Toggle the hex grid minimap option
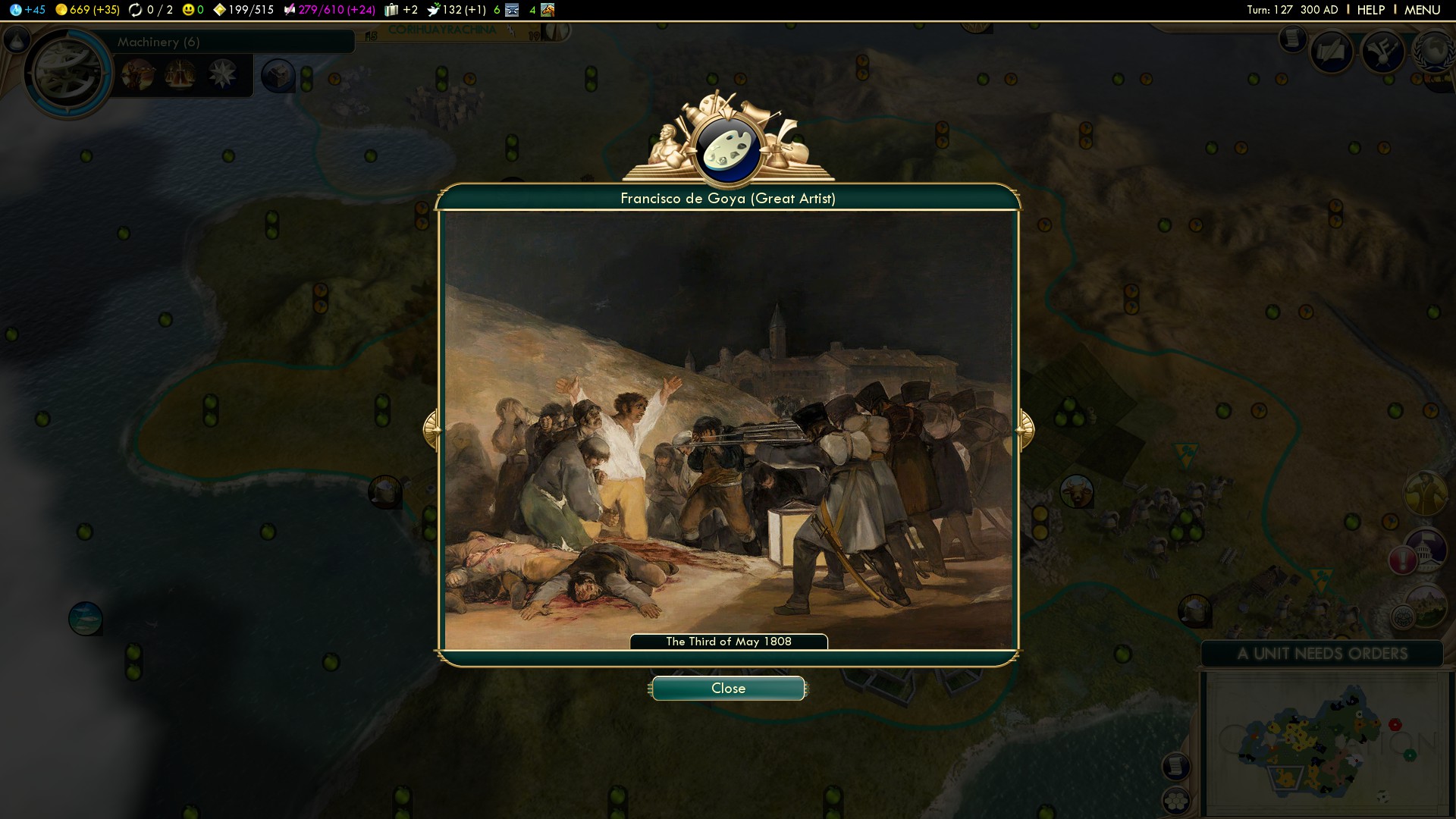The width and height of the screenshot is (1456, 819). (1176, 800)
